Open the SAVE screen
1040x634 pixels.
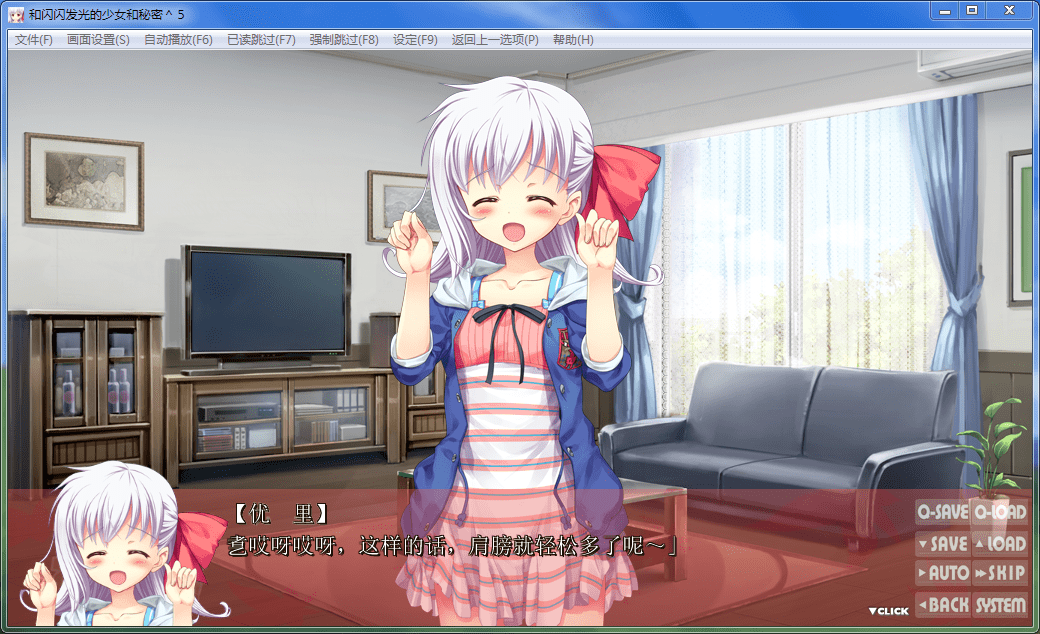click(942, 544)
